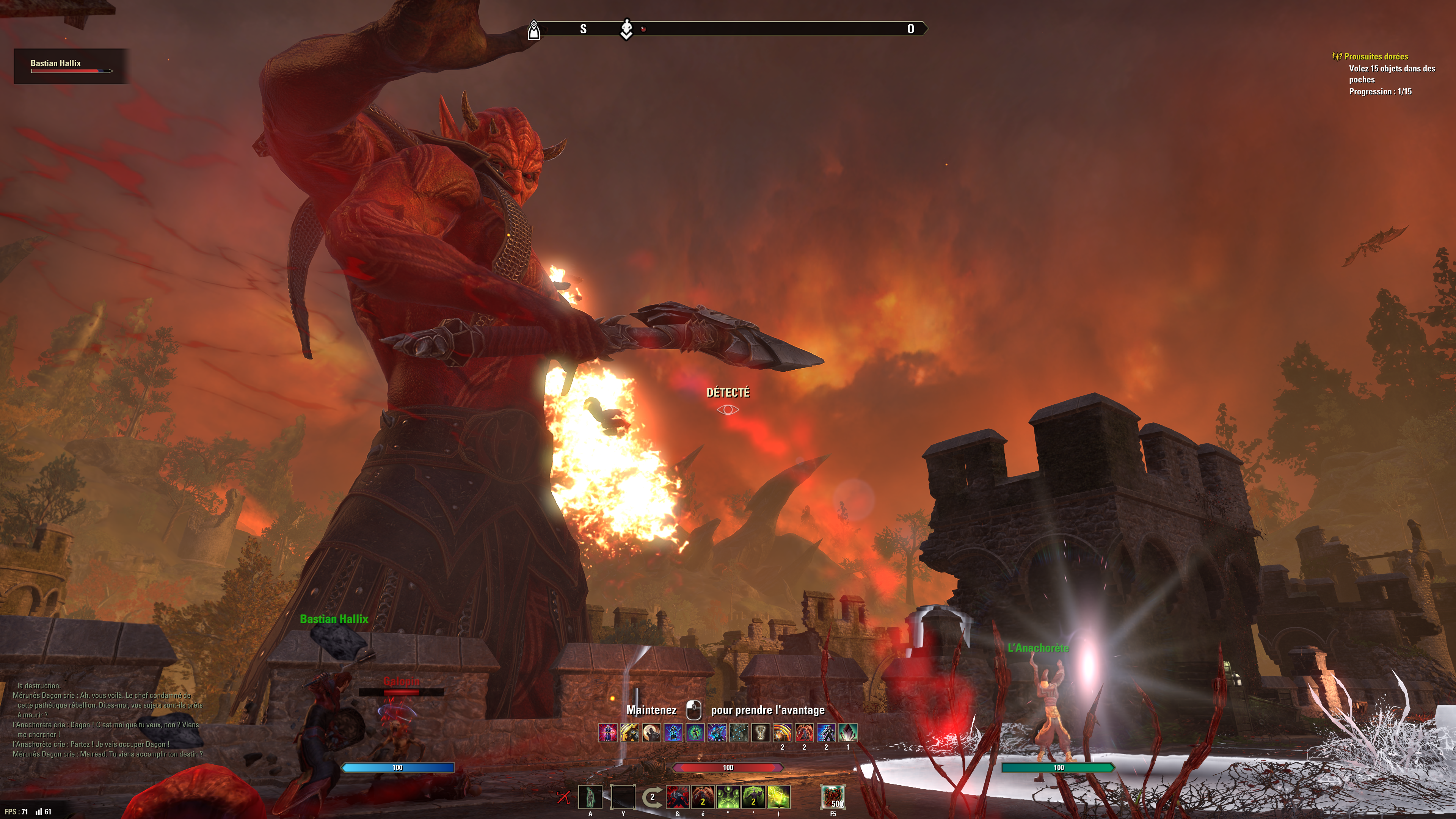Trigger the glowing yellow-green tome ability
The height and width of the screenshot is (819, 1456).
point(778,797)
